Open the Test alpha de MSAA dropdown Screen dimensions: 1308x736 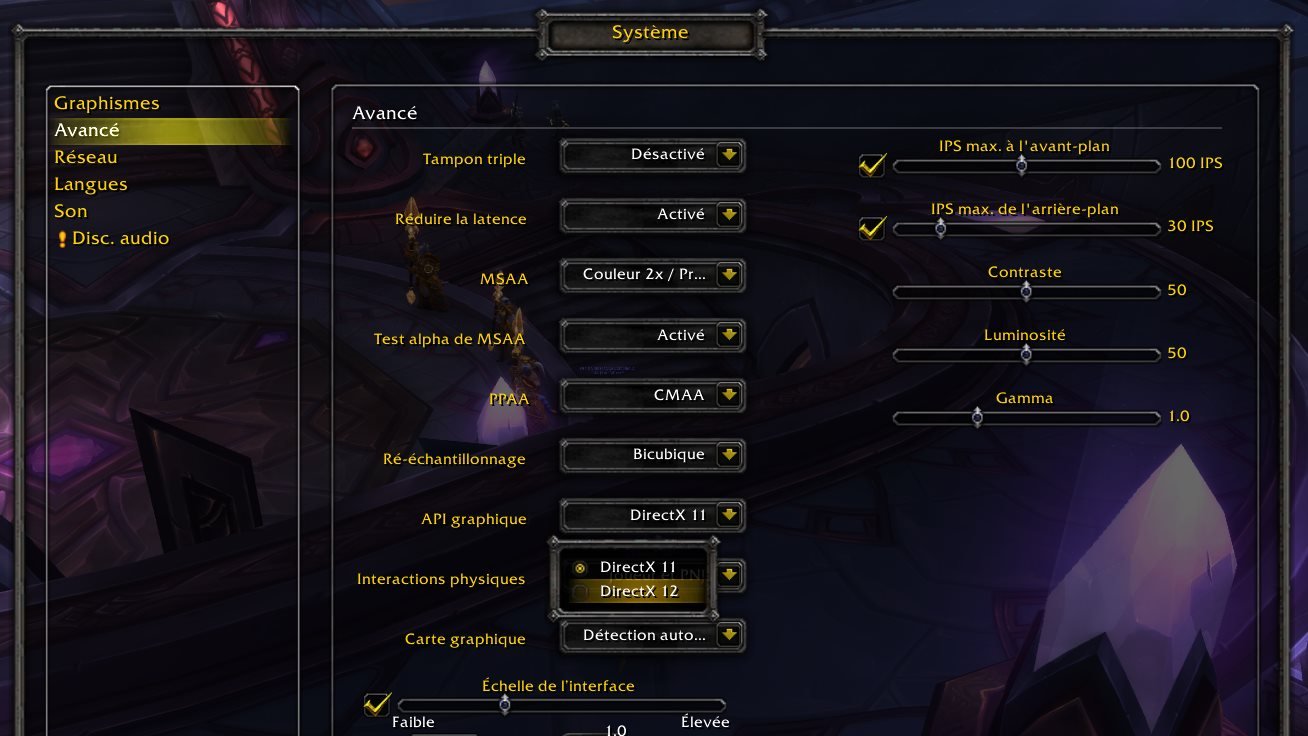pos(730,335)
